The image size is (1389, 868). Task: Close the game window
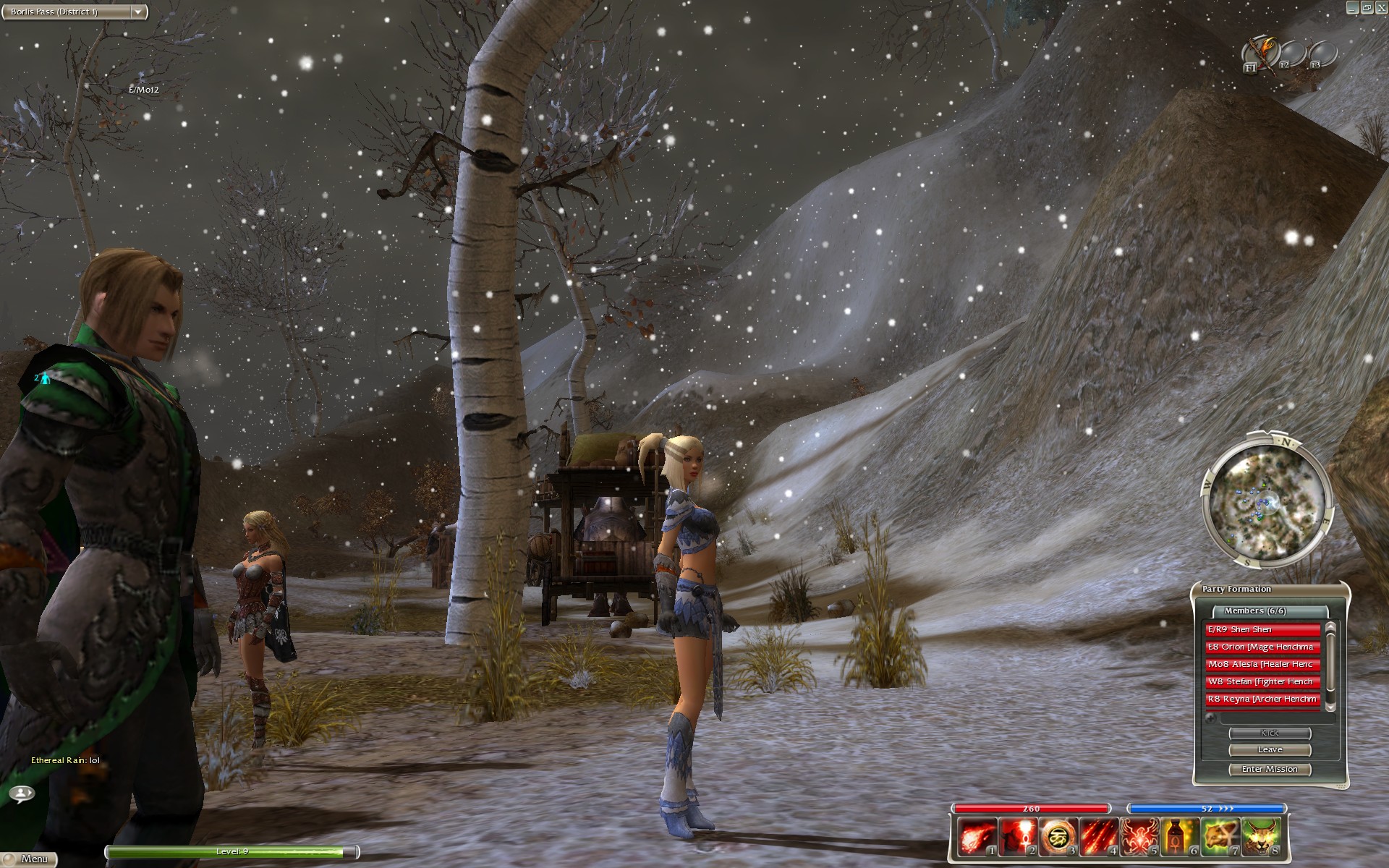[x=1381, y=7]
